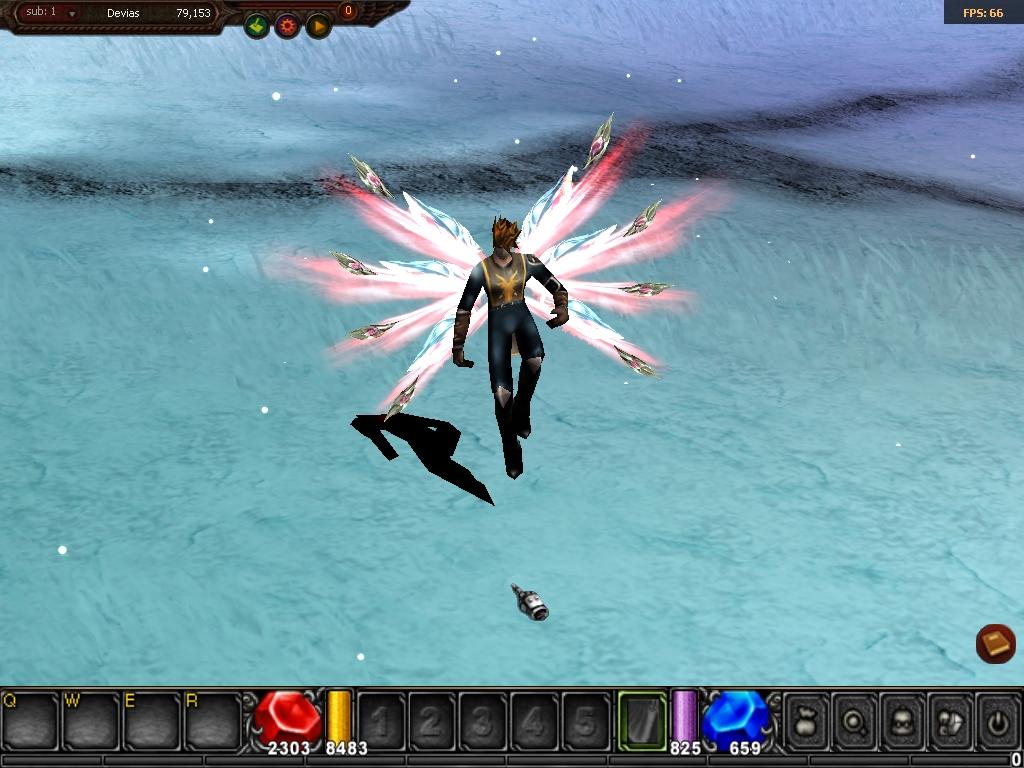
Task: Choose the R skill hotkey slot
Action: pos(214,720)
